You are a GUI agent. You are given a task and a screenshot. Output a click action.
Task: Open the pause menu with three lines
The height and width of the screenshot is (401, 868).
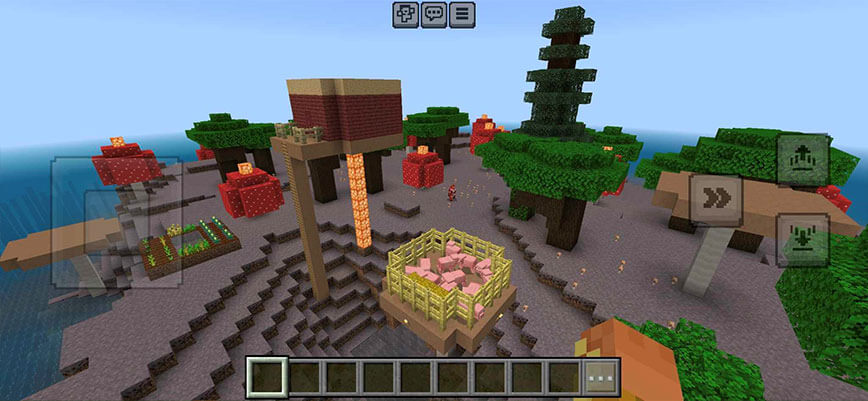point(462,14)
